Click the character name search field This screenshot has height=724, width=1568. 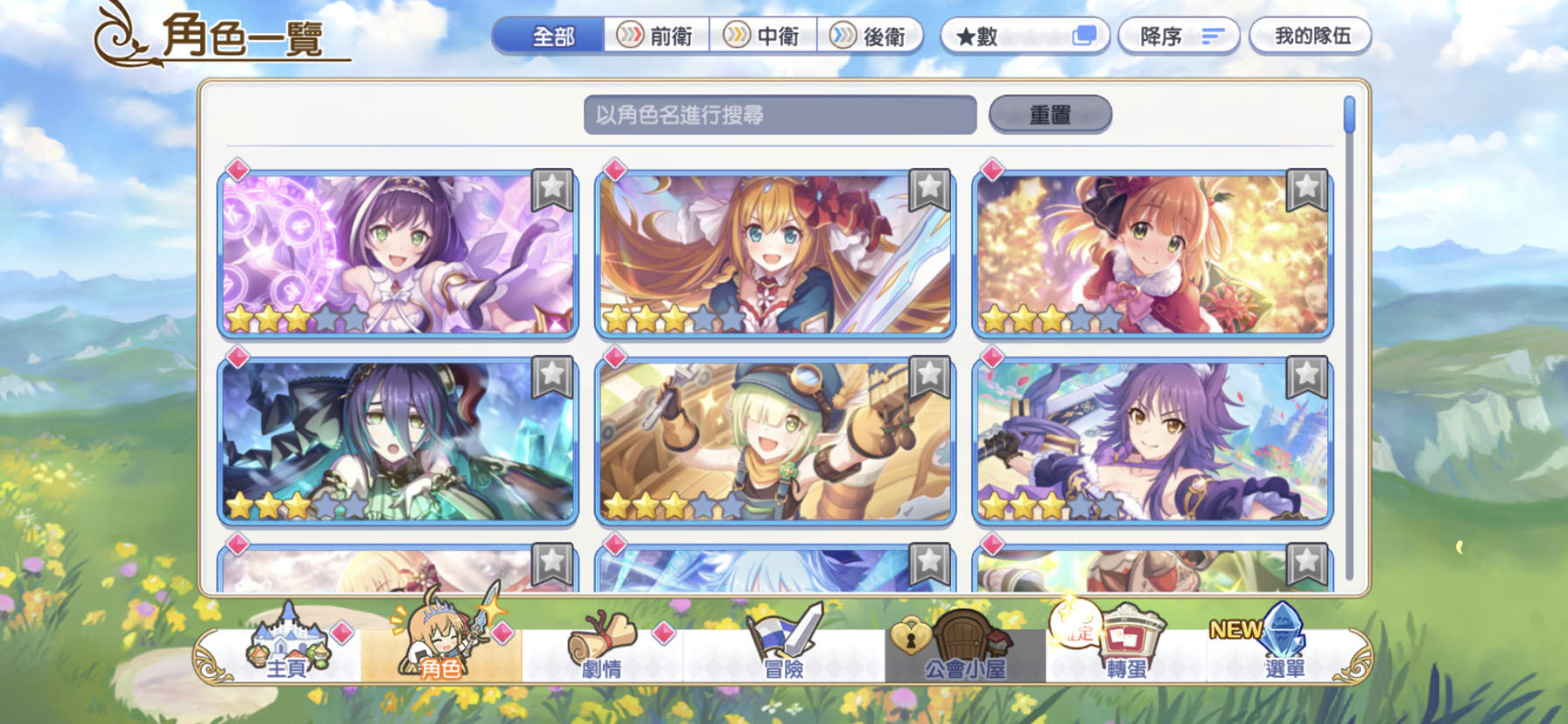(x=781, y=114)
